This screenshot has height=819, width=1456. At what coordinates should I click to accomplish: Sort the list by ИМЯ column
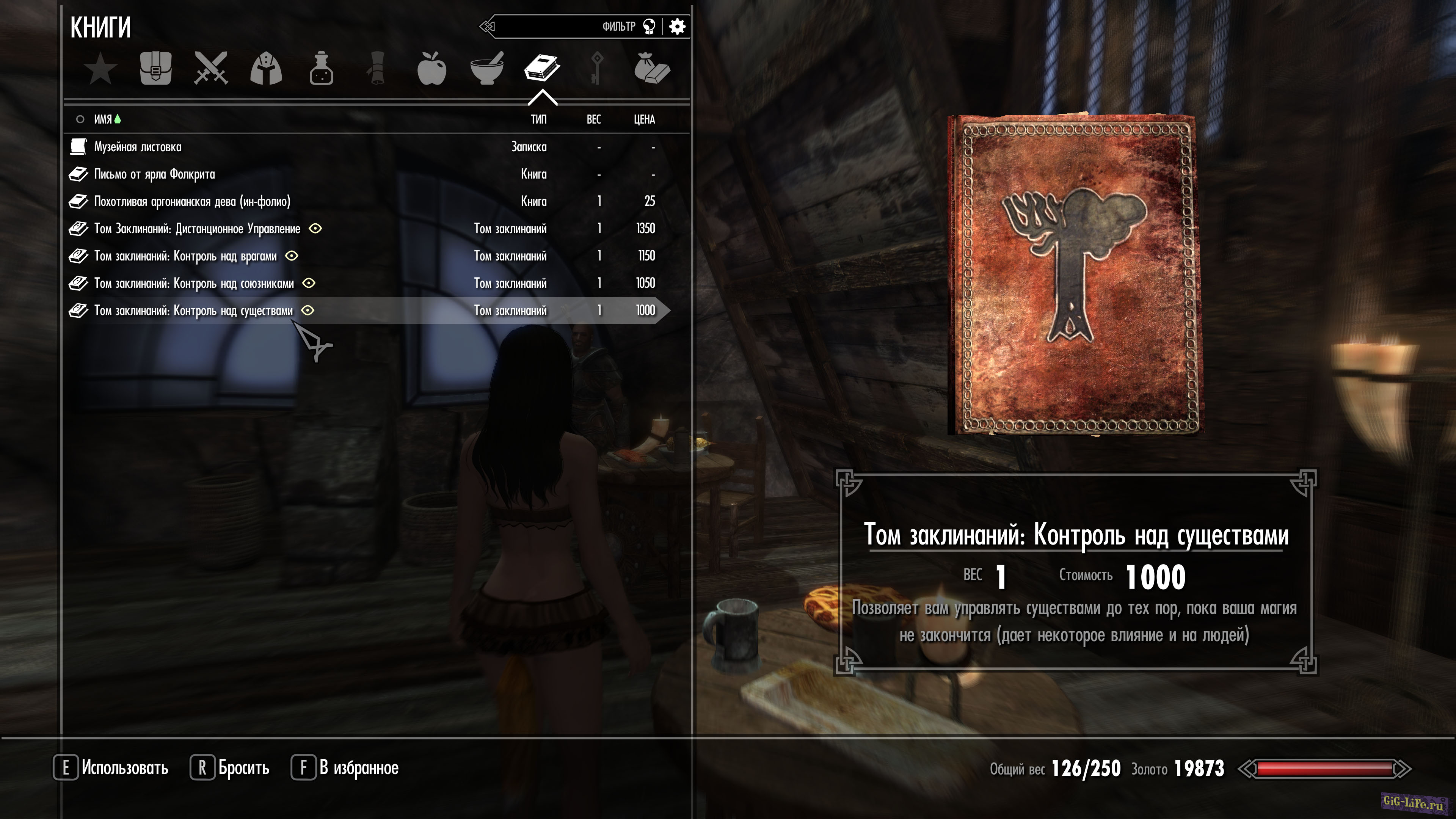click(103, 119)
